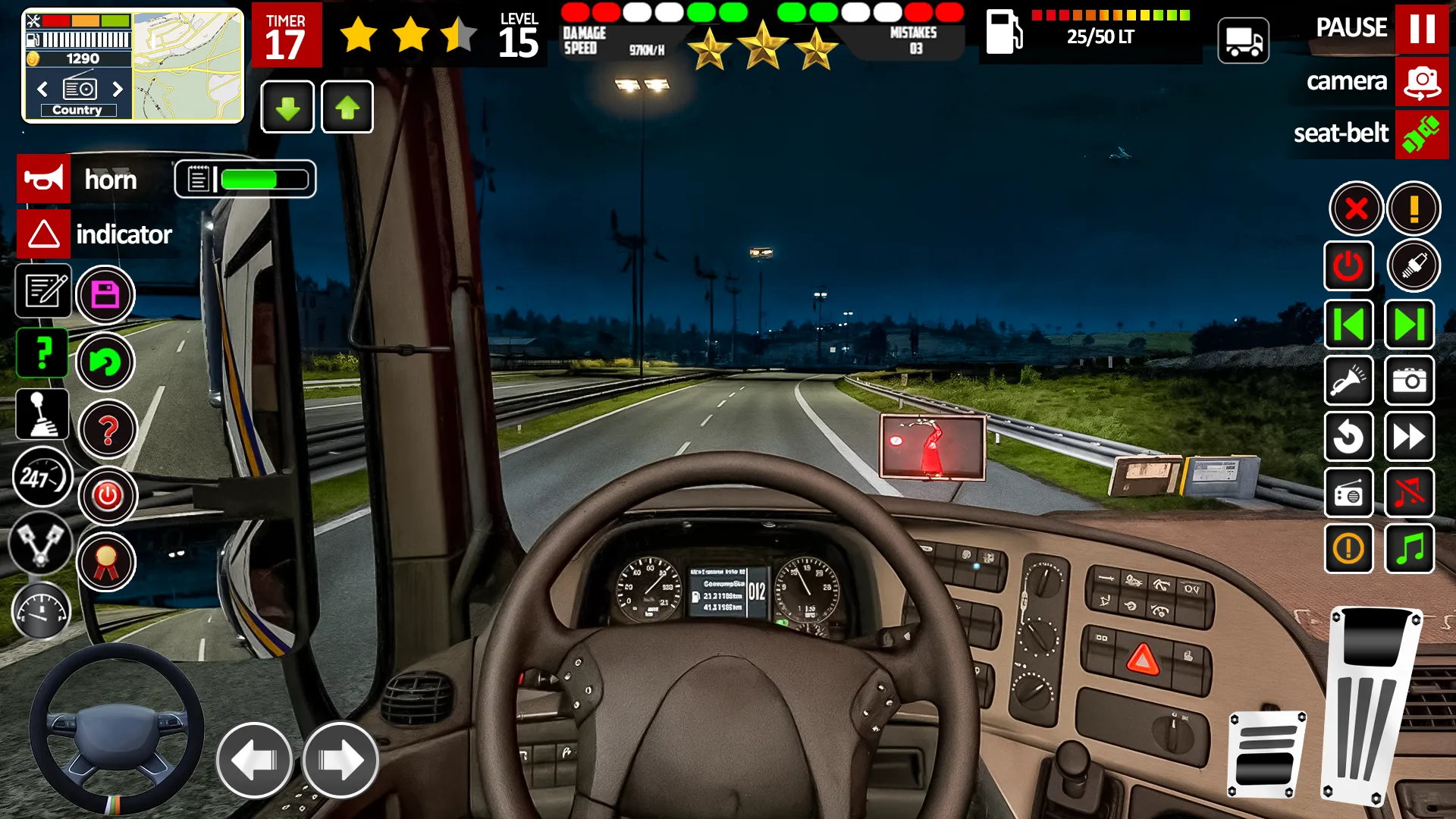
Task: Skip to next level with green forward icon
Action: tap(1410, 324)
